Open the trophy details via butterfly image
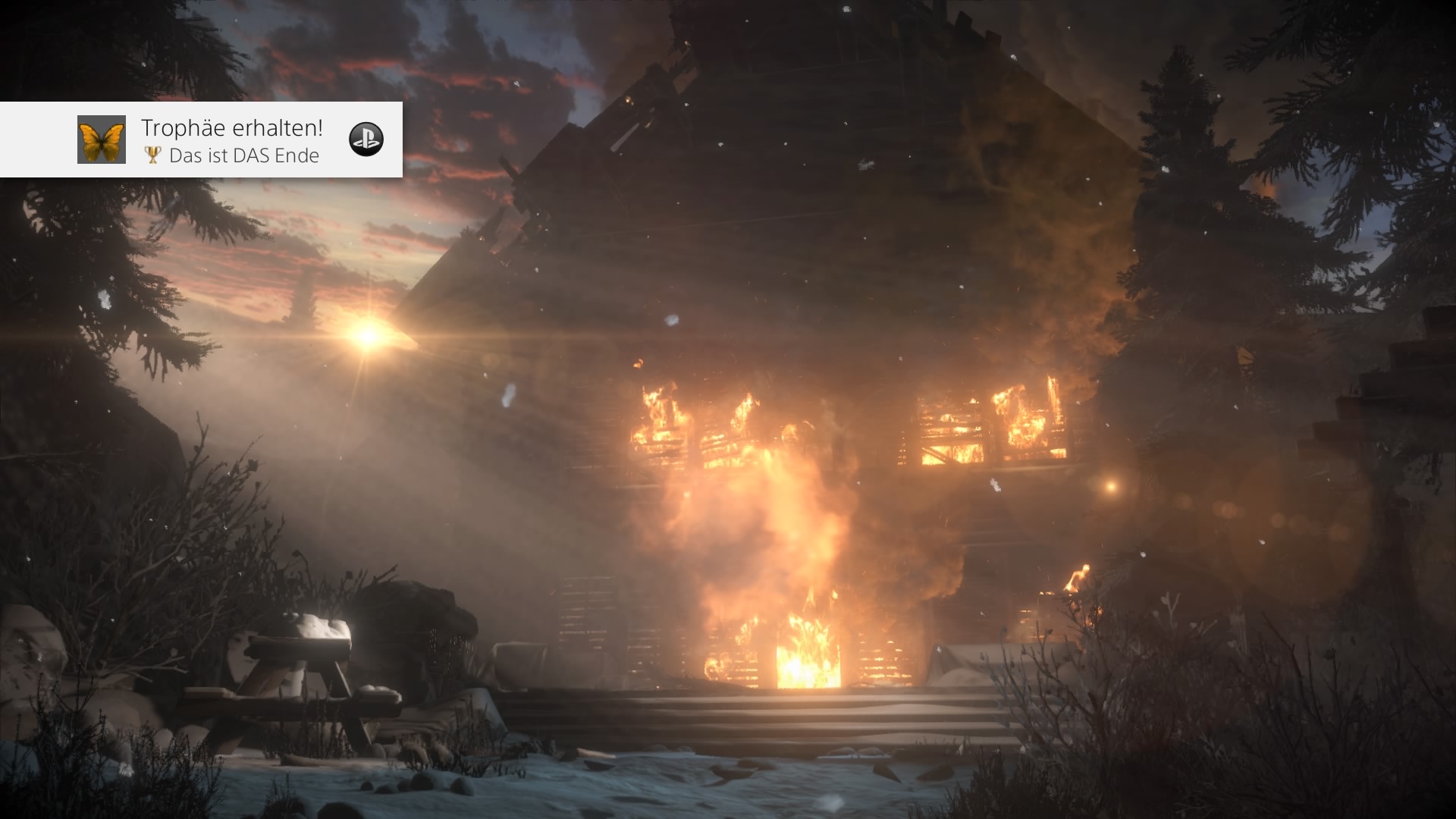Screen dimensions: 1456x819 pyautogui.click(x=101, y=140)
